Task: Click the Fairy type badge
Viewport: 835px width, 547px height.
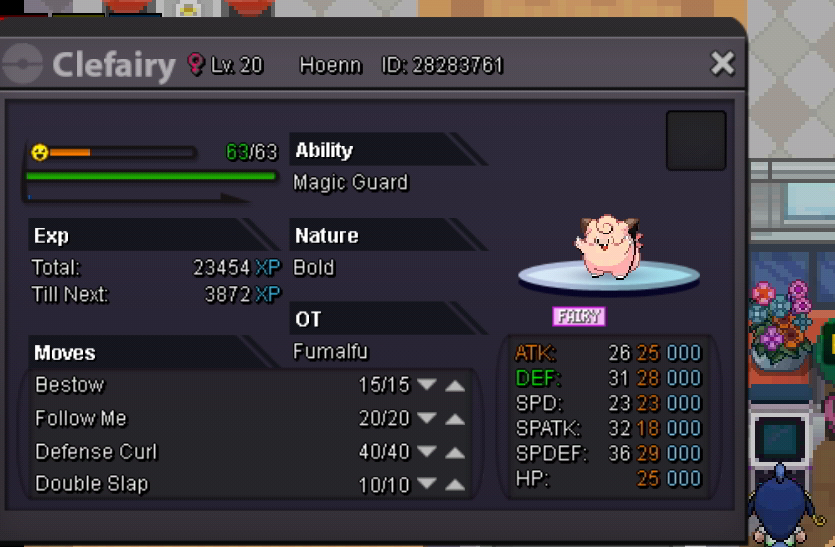Action: point(579,316)
